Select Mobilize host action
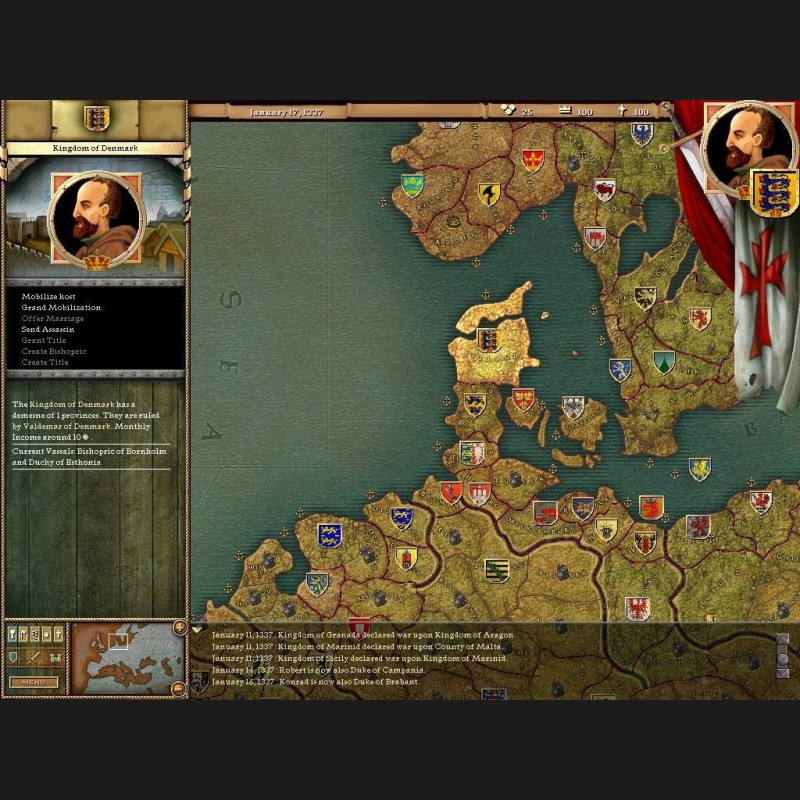Image resolution: width=800 pixels, height=800 pixels. tap(48, 297)
